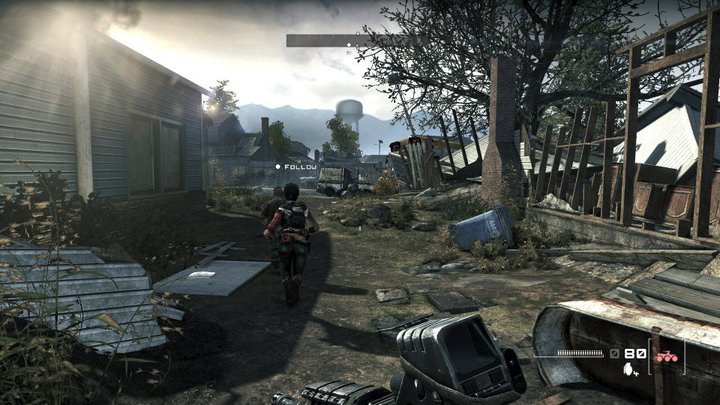
Task: Click the frag grenade icon
Action: [x=628, y=368]
